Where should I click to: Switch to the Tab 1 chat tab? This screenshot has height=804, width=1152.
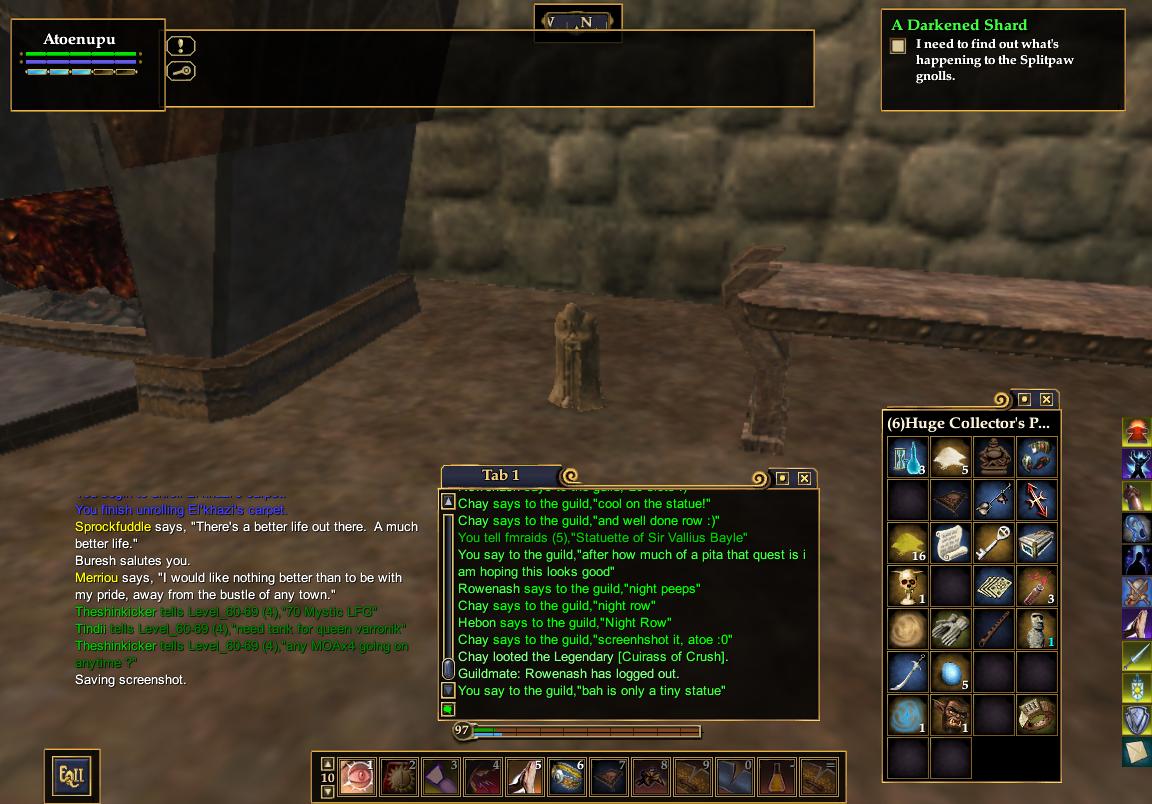coord(501,476)
